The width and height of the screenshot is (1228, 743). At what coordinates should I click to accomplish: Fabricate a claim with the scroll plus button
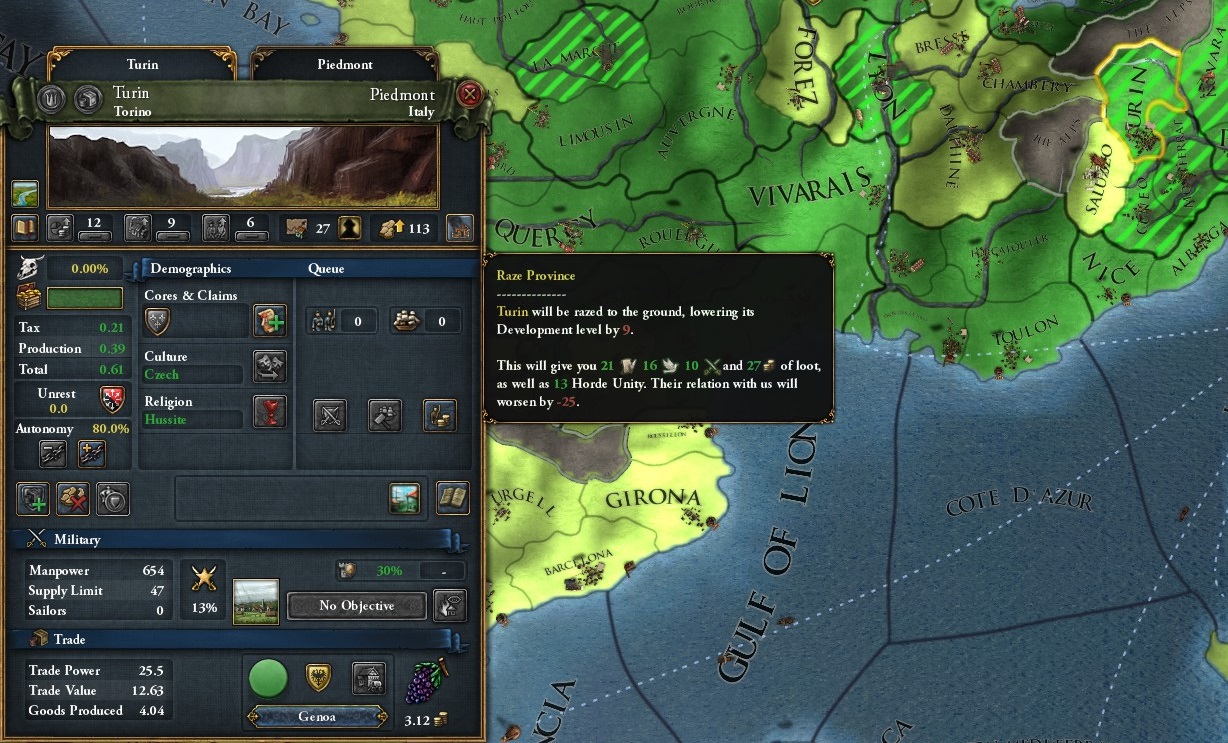coord(269,321)
